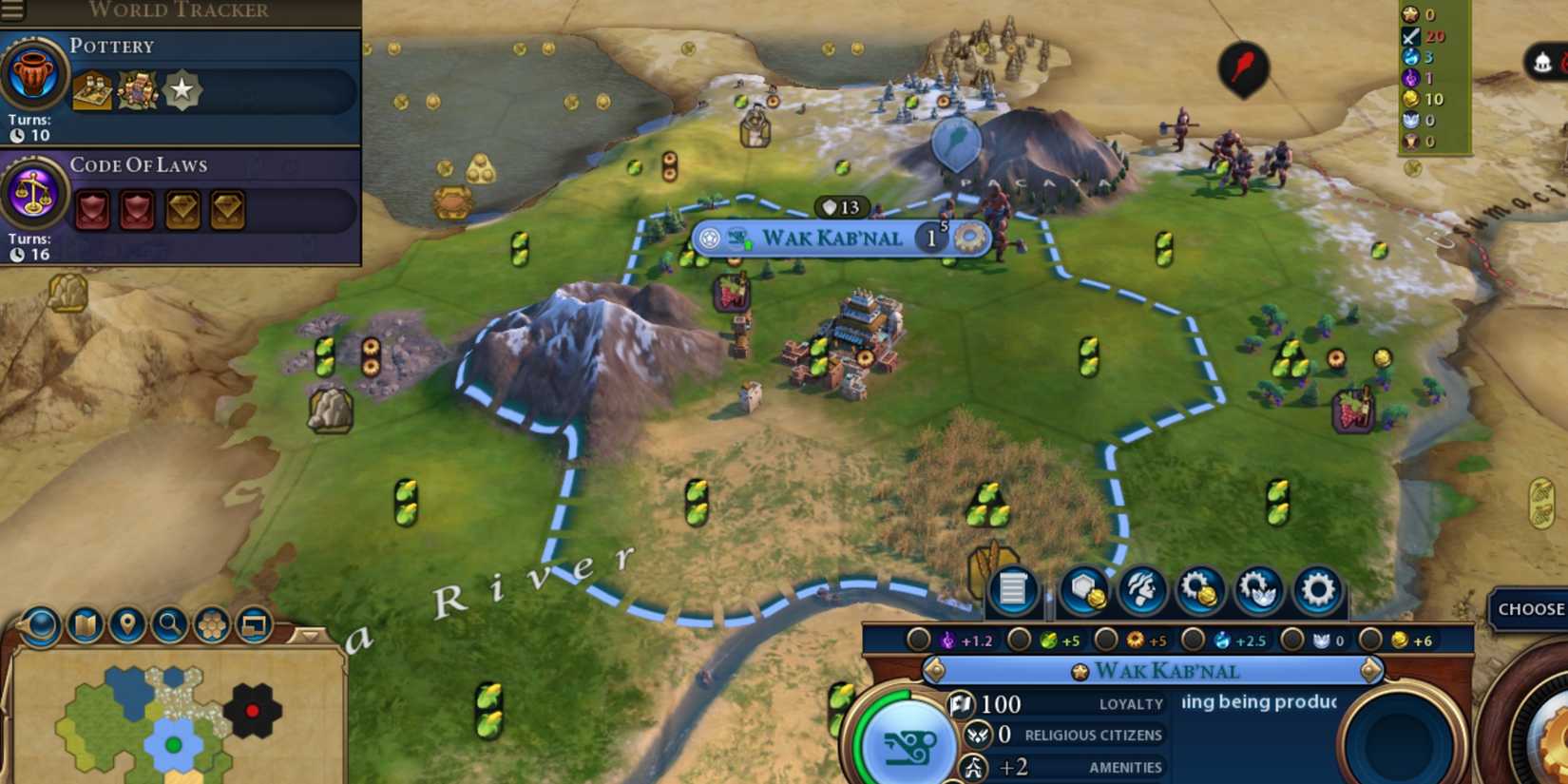This screenshot has width=1568, height=784.
Task: Open the city details report scroll icon
Action: point(1013,589)
